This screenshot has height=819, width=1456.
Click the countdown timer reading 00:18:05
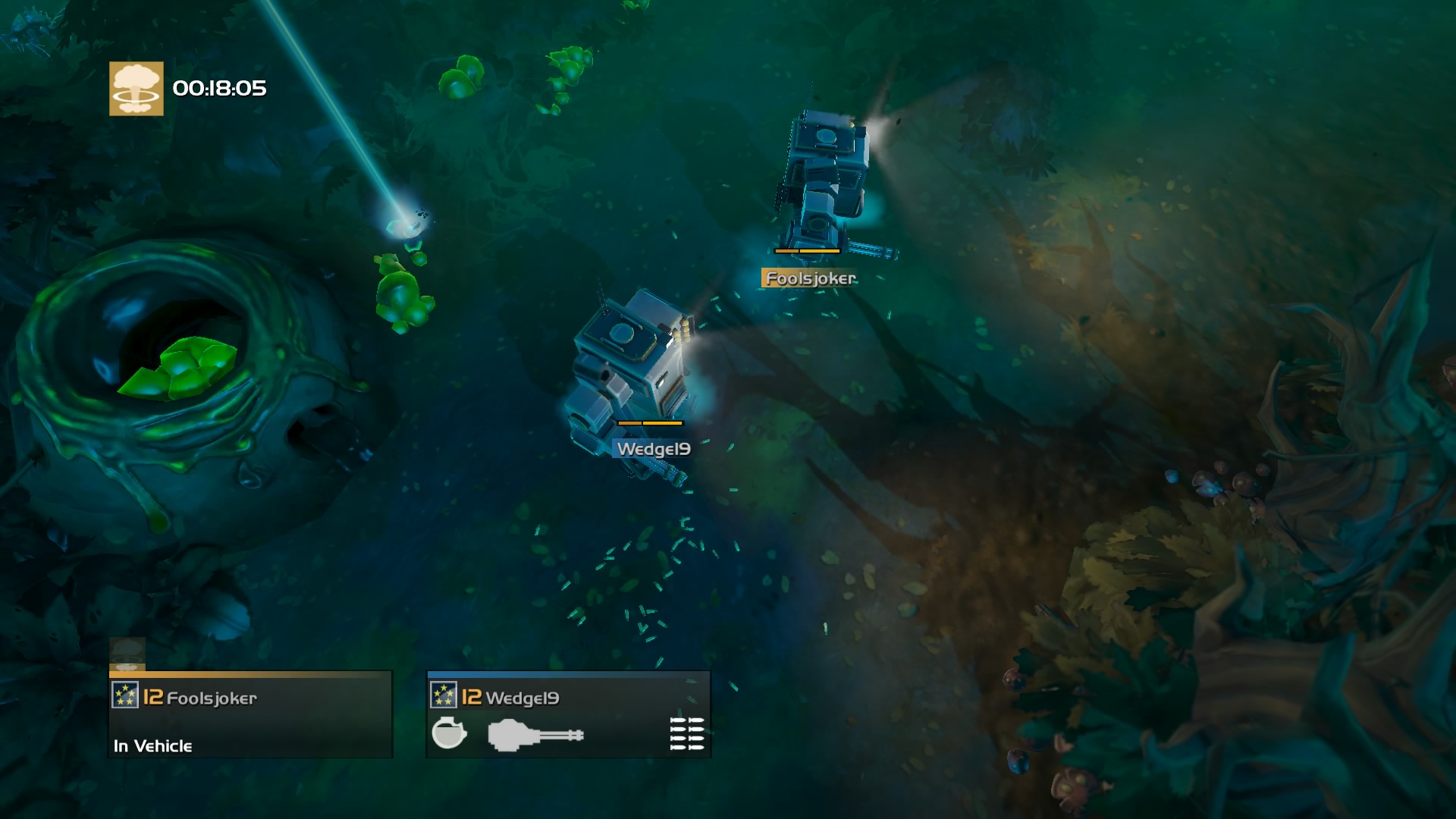(x=218, y=89)
